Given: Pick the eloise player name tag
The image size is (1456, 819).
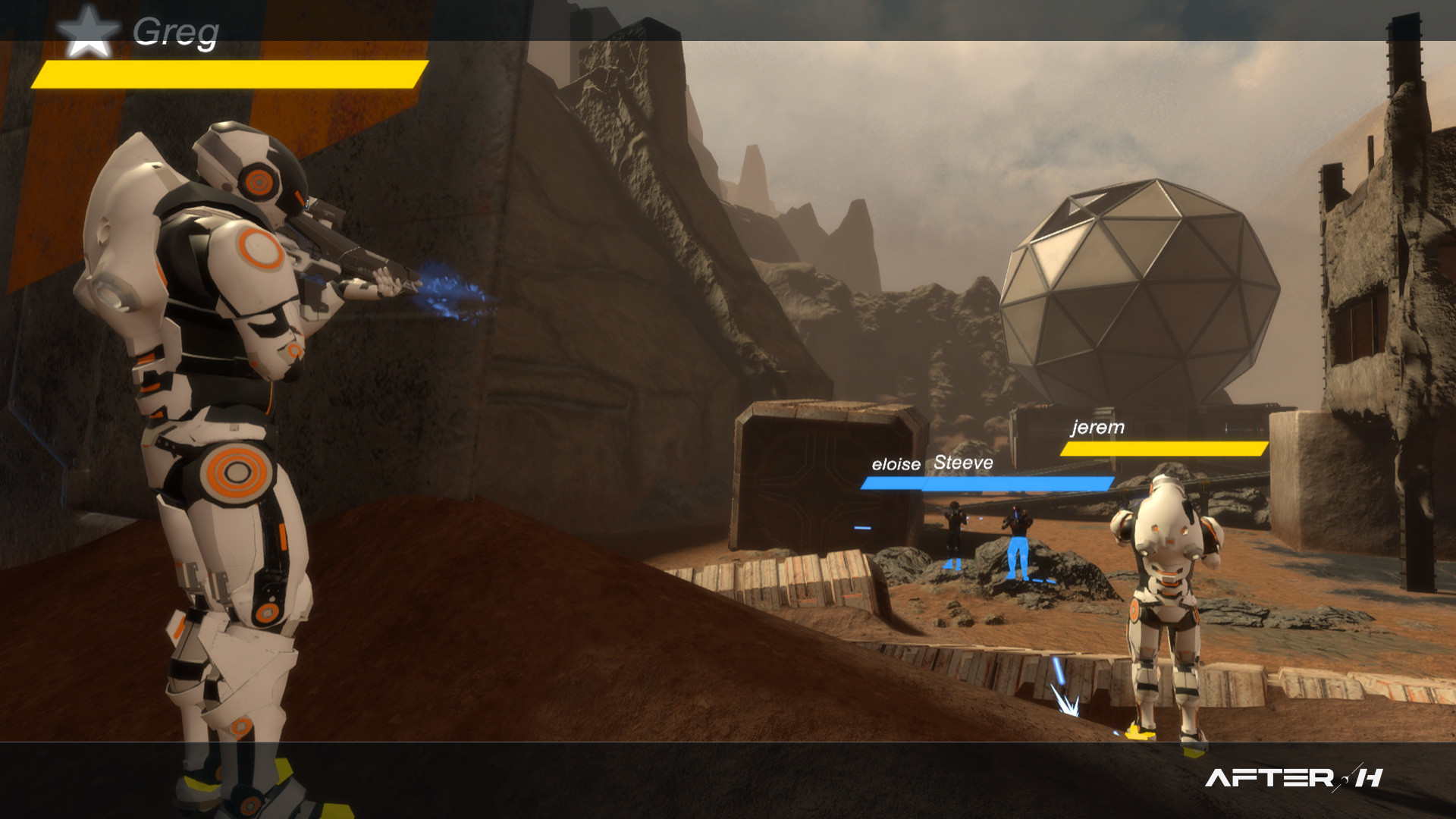Looking at the screenshot, I should click(x=896, y=464).
